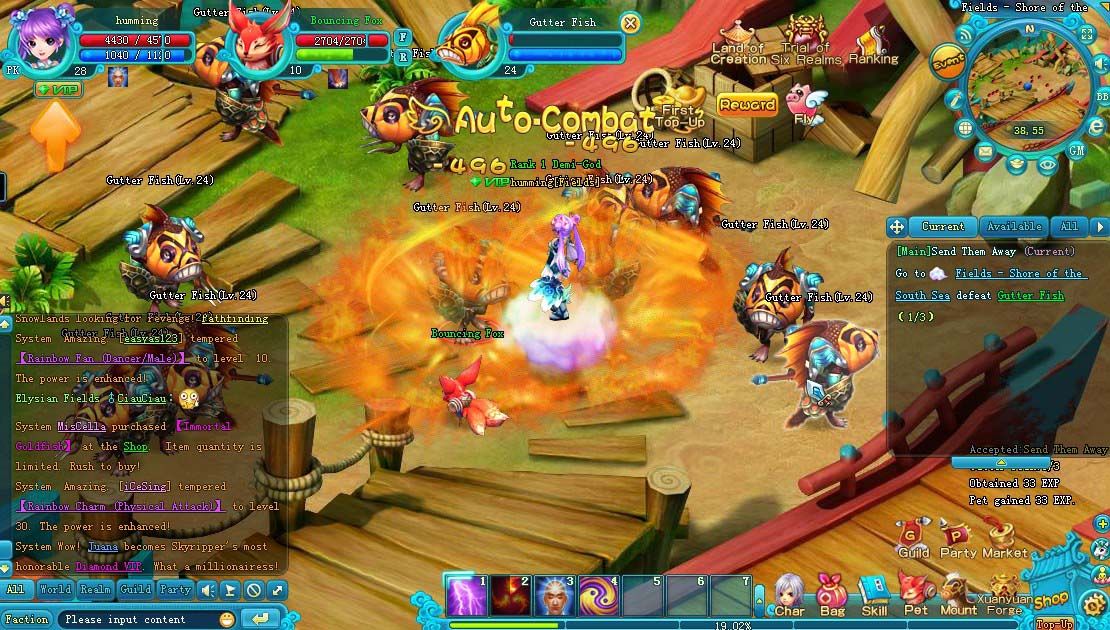Screen dimensions: 1110x630
Task: Open the Land of Creation event
Action: pyautogui.click(x=738, y=44)
